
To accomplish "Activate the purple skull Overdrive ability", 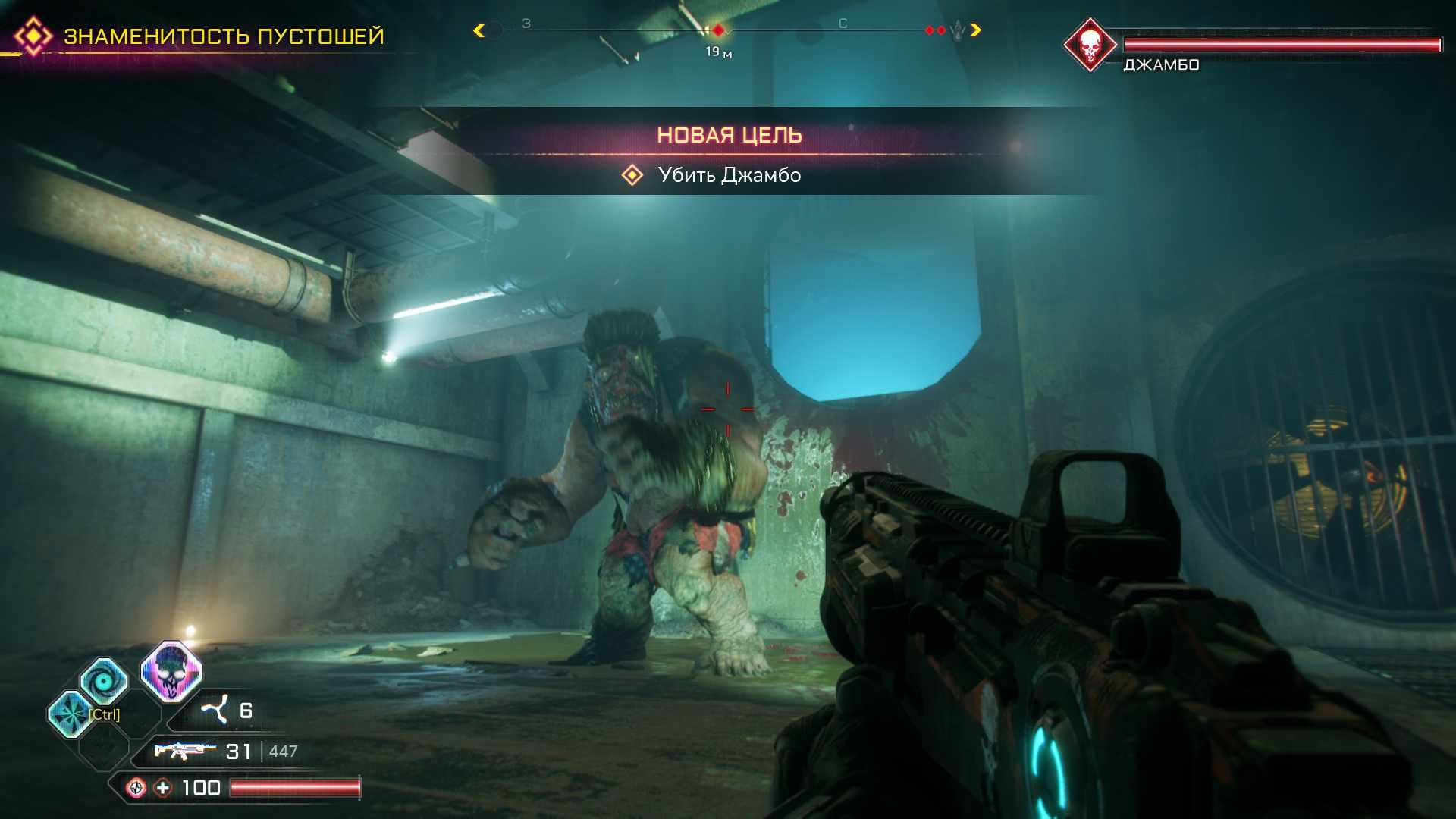I will click(171, 671).
